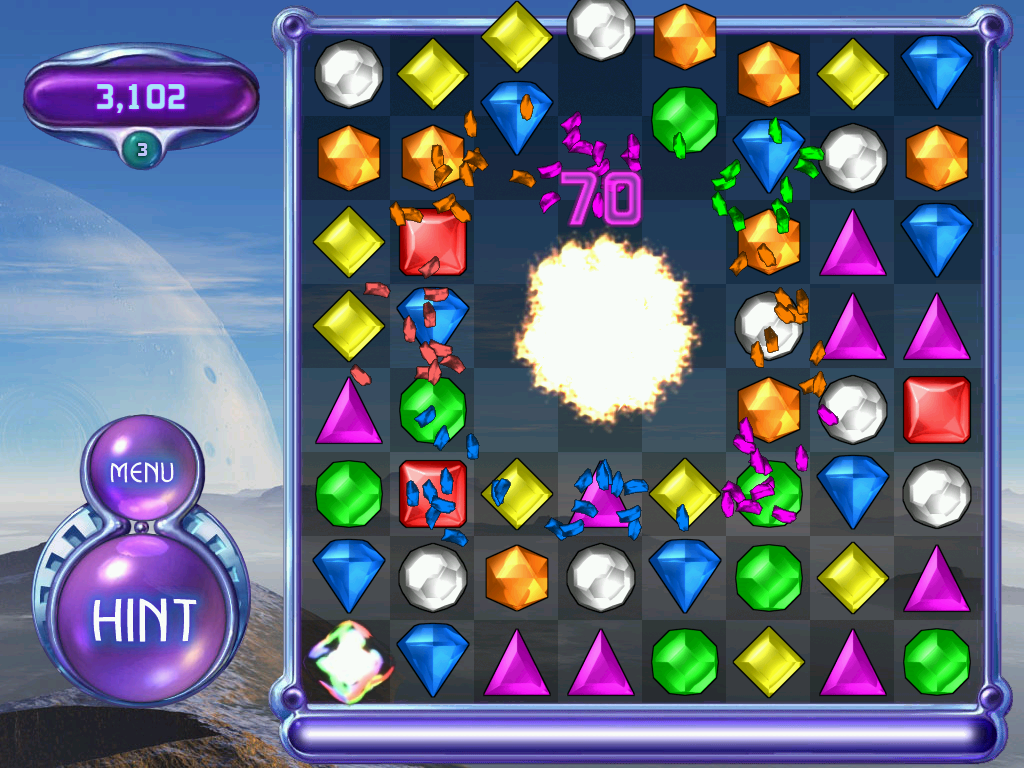
Task: Open the Menu button
Action: click(x=142, y=471)
